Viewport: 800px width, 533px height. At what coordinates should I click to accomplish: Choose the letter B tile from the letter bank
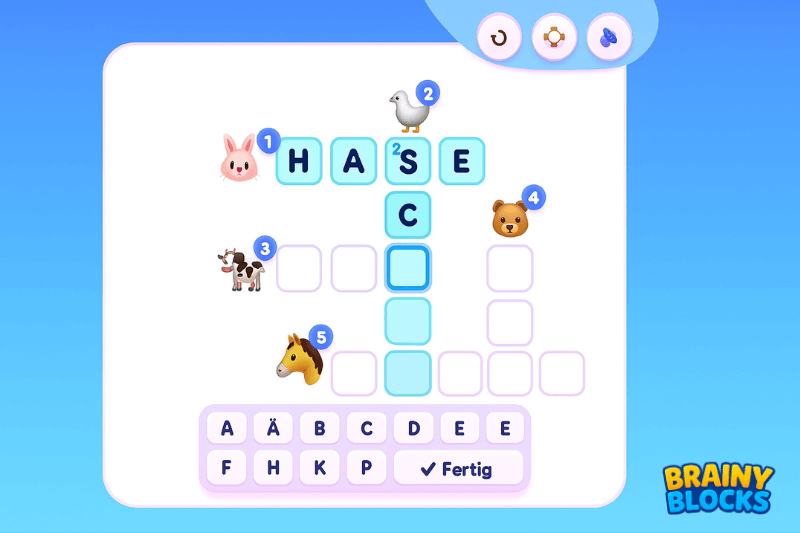(320, 429)
